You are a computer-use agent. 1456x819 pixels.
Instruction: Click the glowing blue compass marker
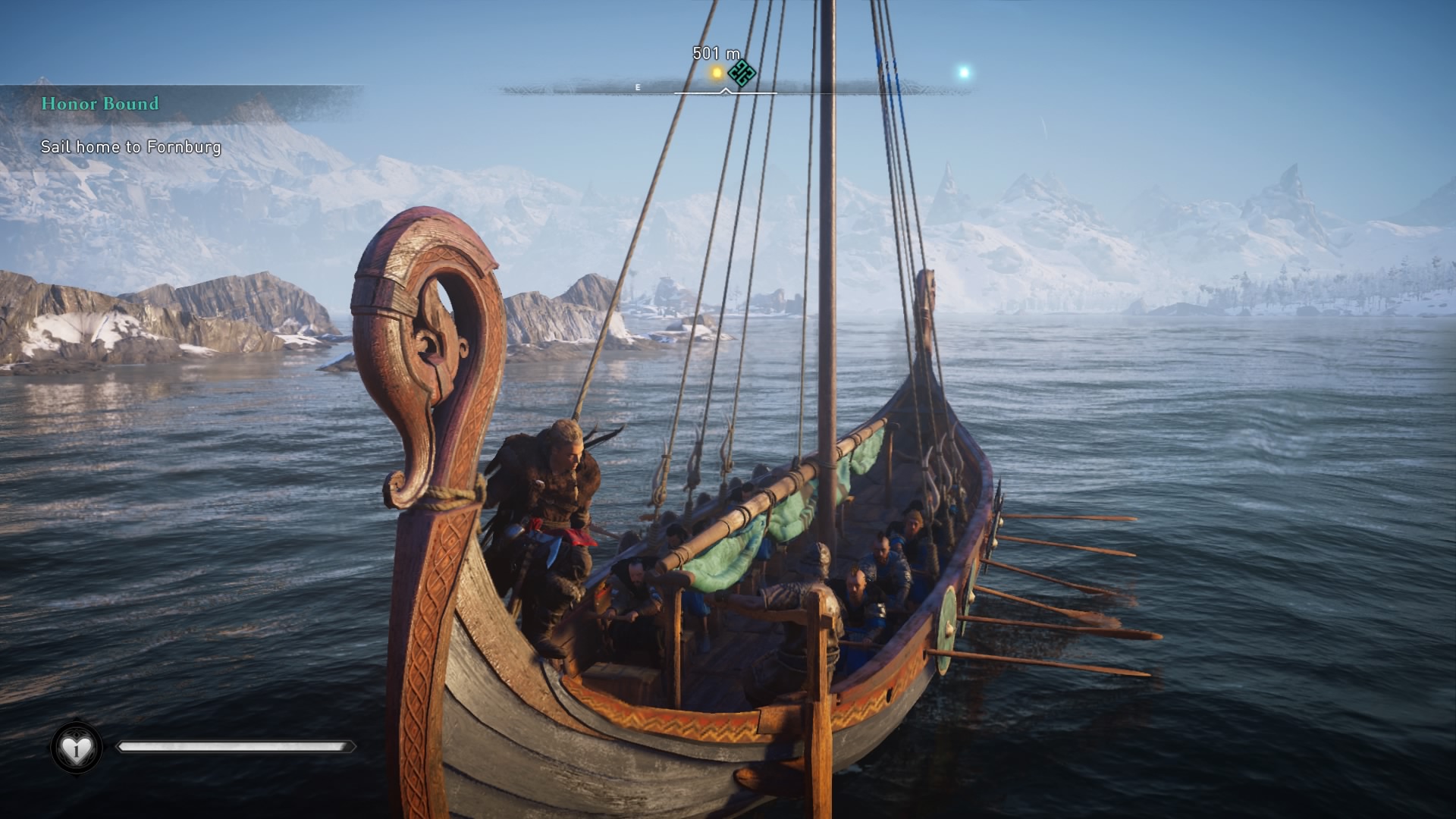pos(964,73)
